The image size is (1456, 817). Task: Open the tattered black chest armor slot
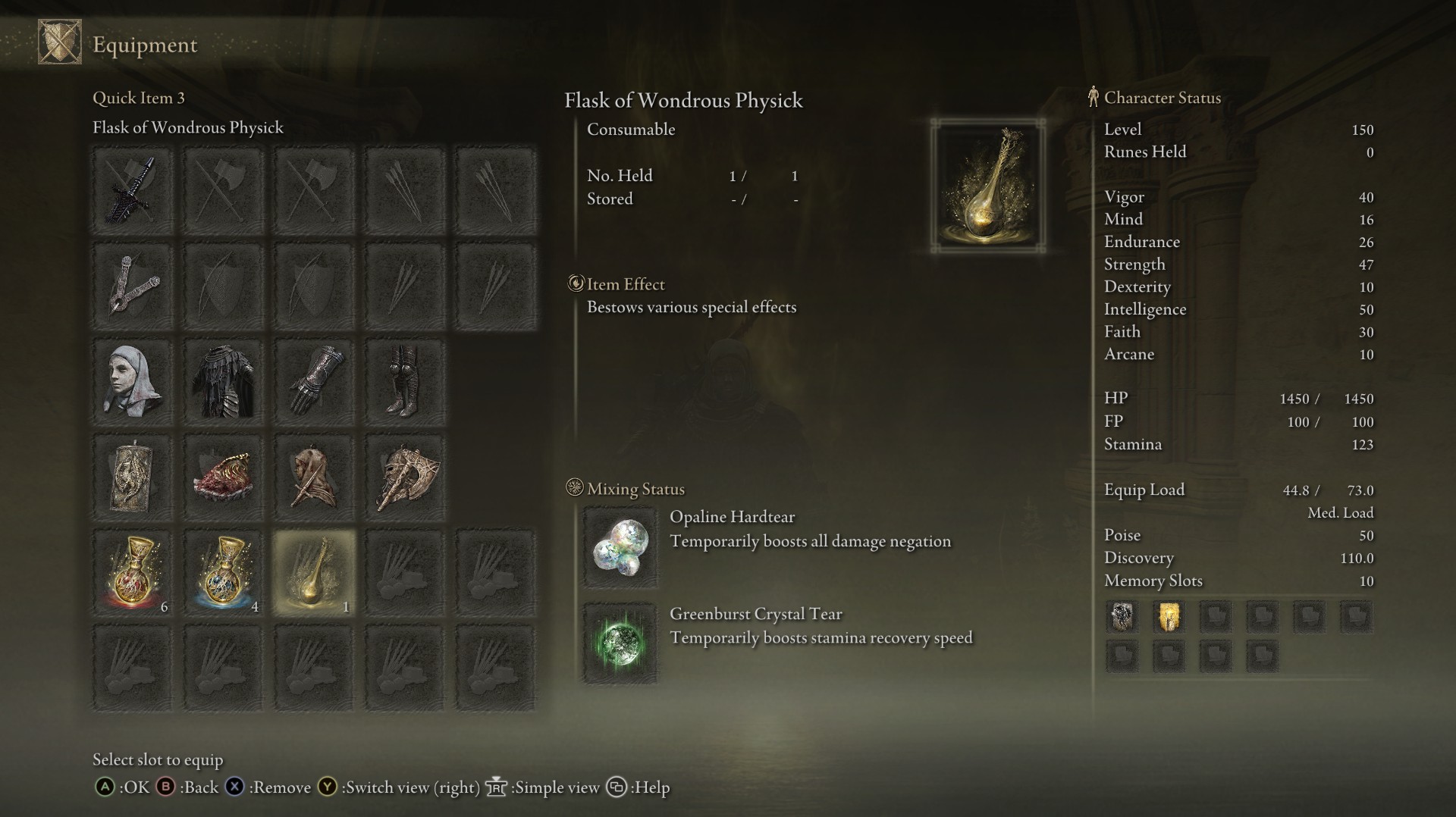coord(224,381)
